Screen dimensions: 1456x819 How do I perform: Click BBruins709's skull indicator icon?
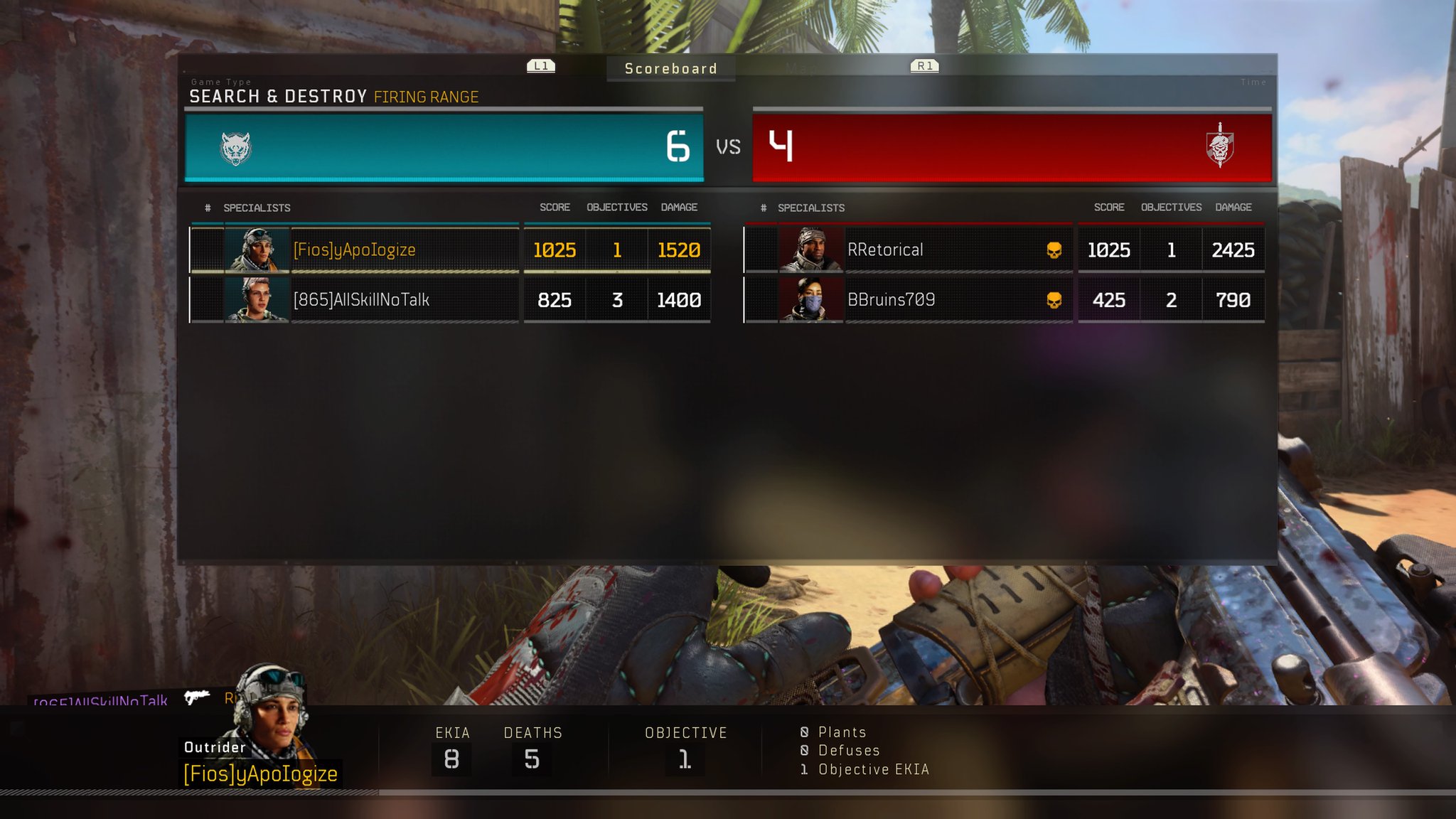tap(1054, 299)
